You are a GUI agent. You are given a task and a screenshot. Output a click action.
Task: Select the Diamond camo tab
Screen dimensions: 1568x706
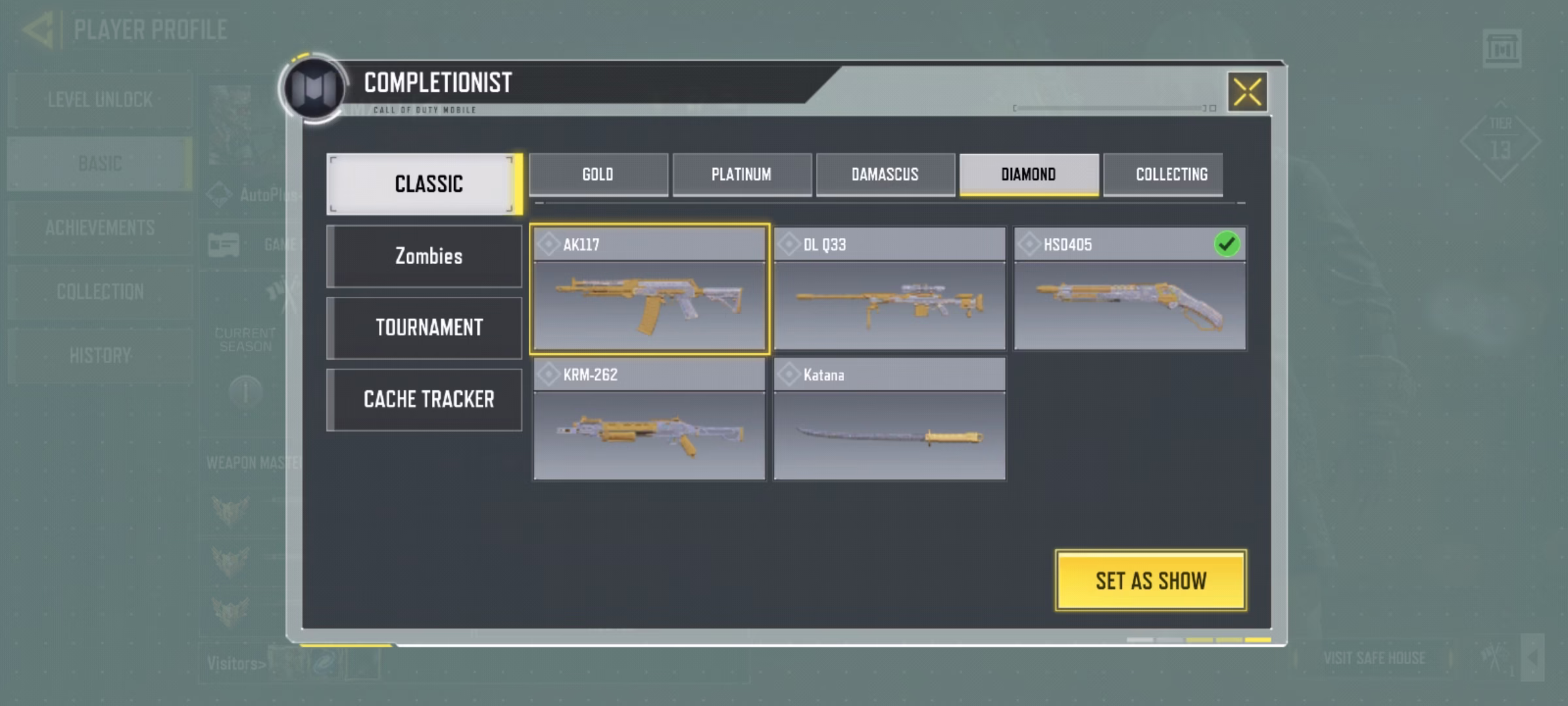[1028, 175]
